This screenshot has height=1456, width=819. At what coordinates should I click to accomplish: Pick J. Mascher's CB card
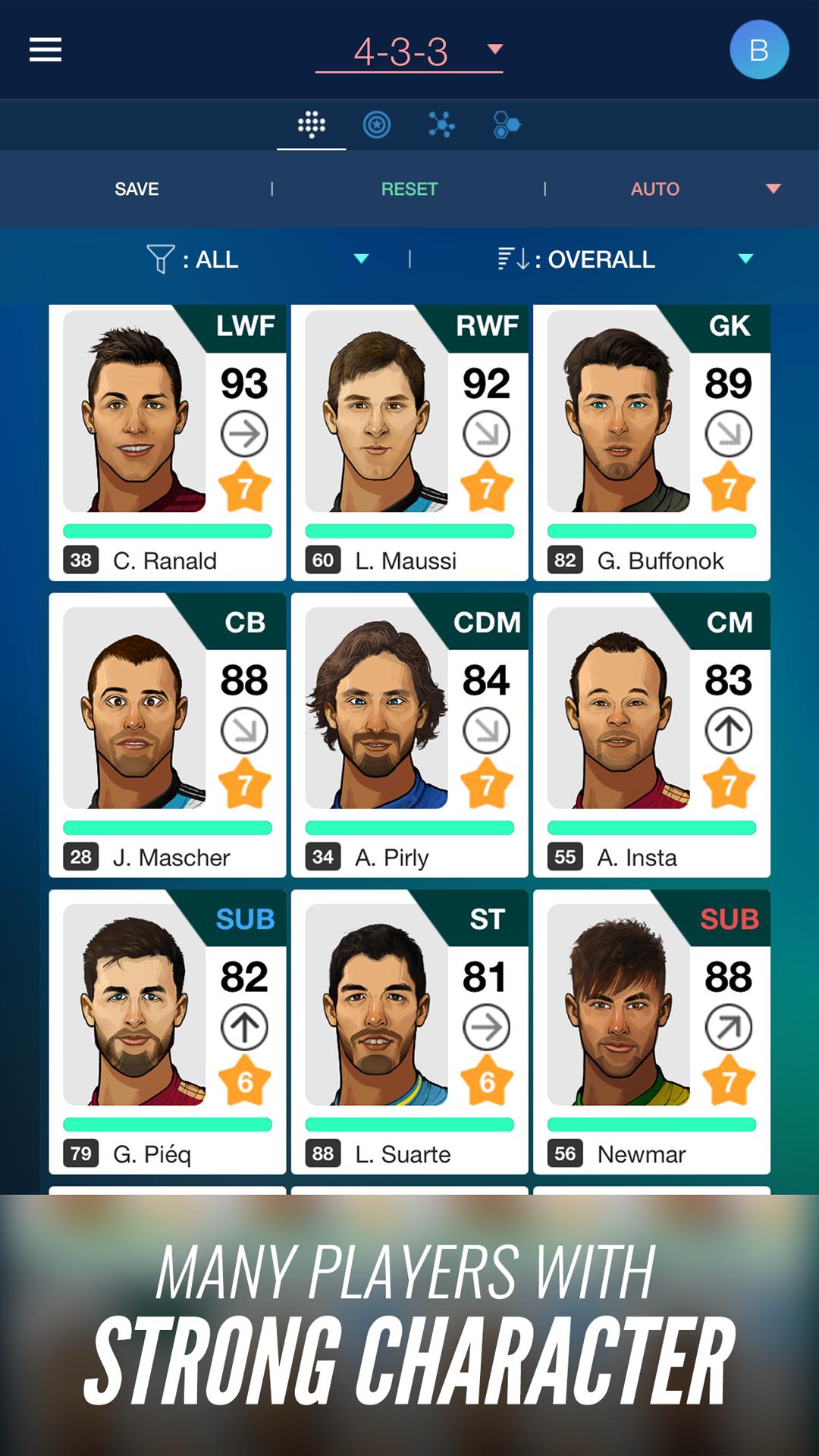(168, 736)
